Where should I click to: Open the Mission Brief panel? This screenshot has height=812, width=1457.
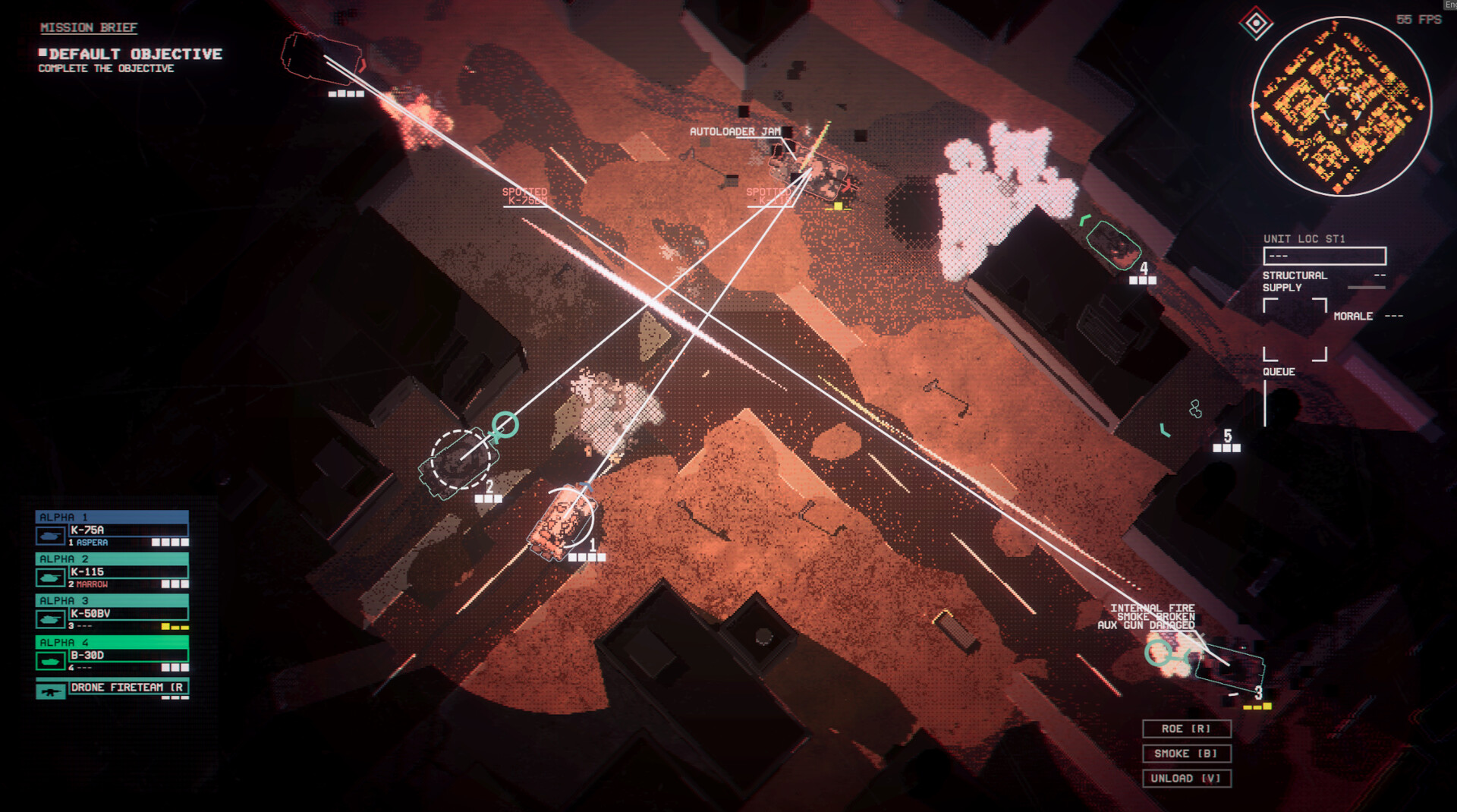point(89,28)
